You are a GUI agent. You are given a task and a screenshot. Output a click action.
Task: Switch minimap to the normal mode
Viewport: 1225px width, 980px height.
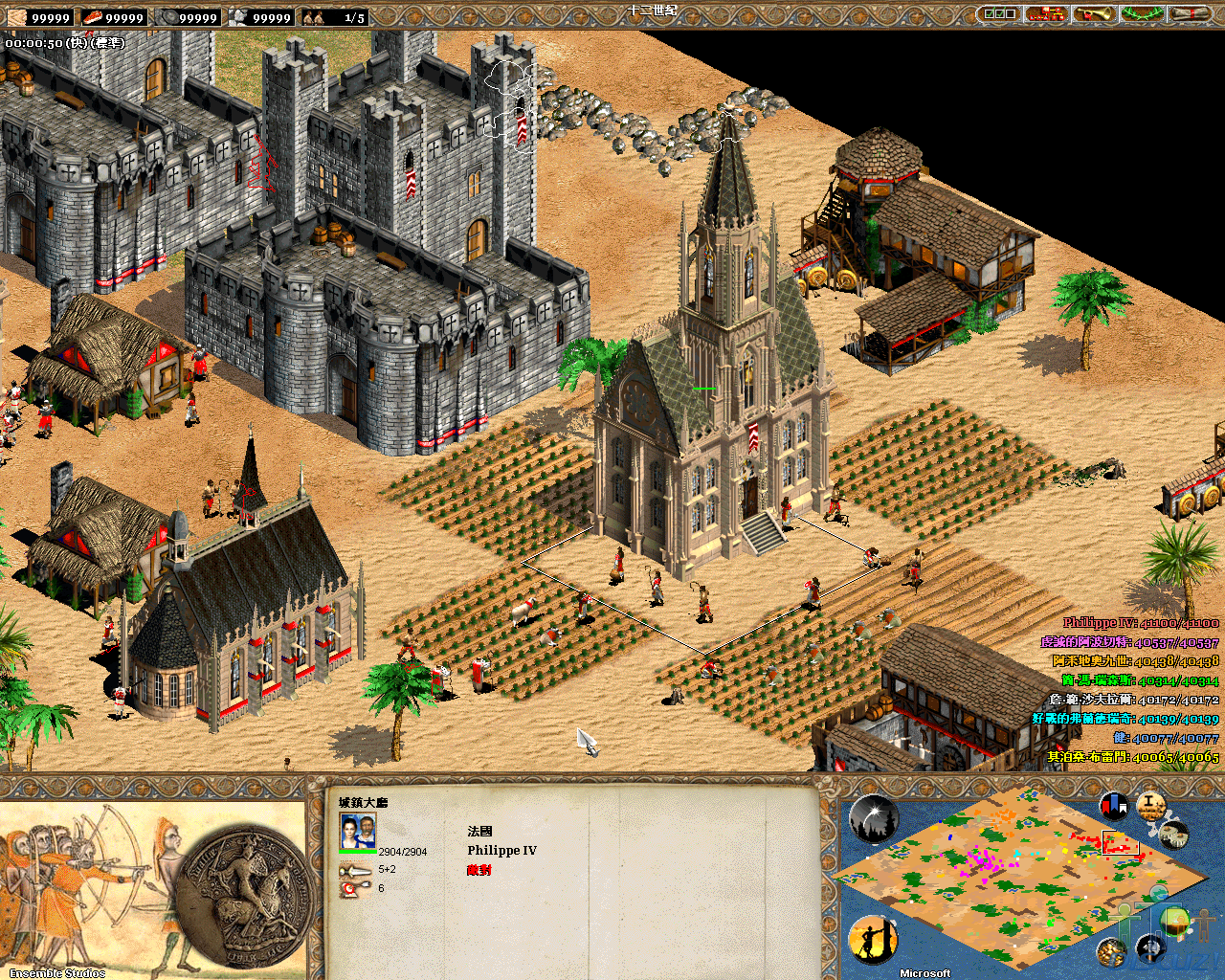point(1175,921)
